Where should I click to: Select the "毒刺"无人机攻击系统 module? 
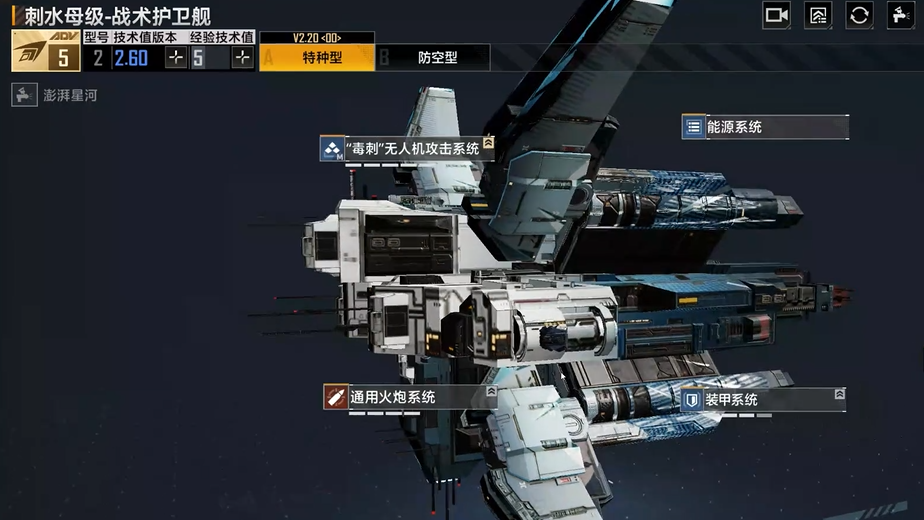coord(408,149)
